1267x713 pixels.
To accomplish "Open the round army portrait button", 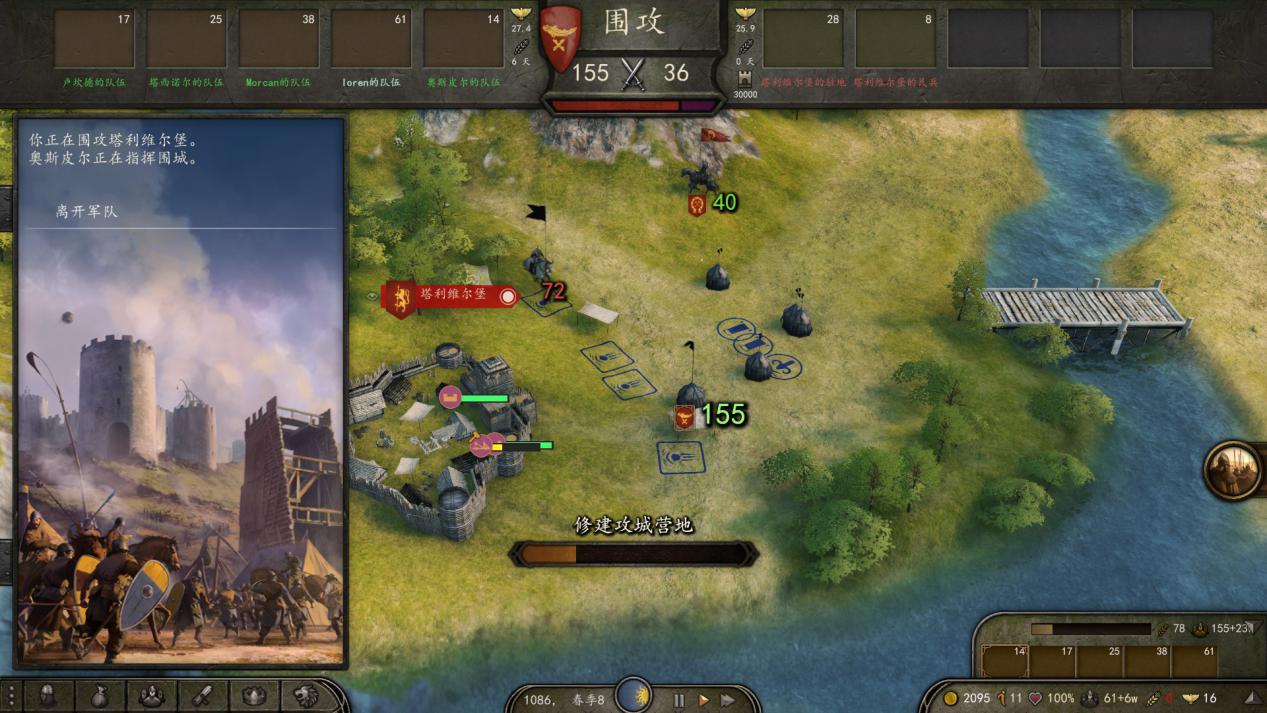I will (x=1233, y=470).
